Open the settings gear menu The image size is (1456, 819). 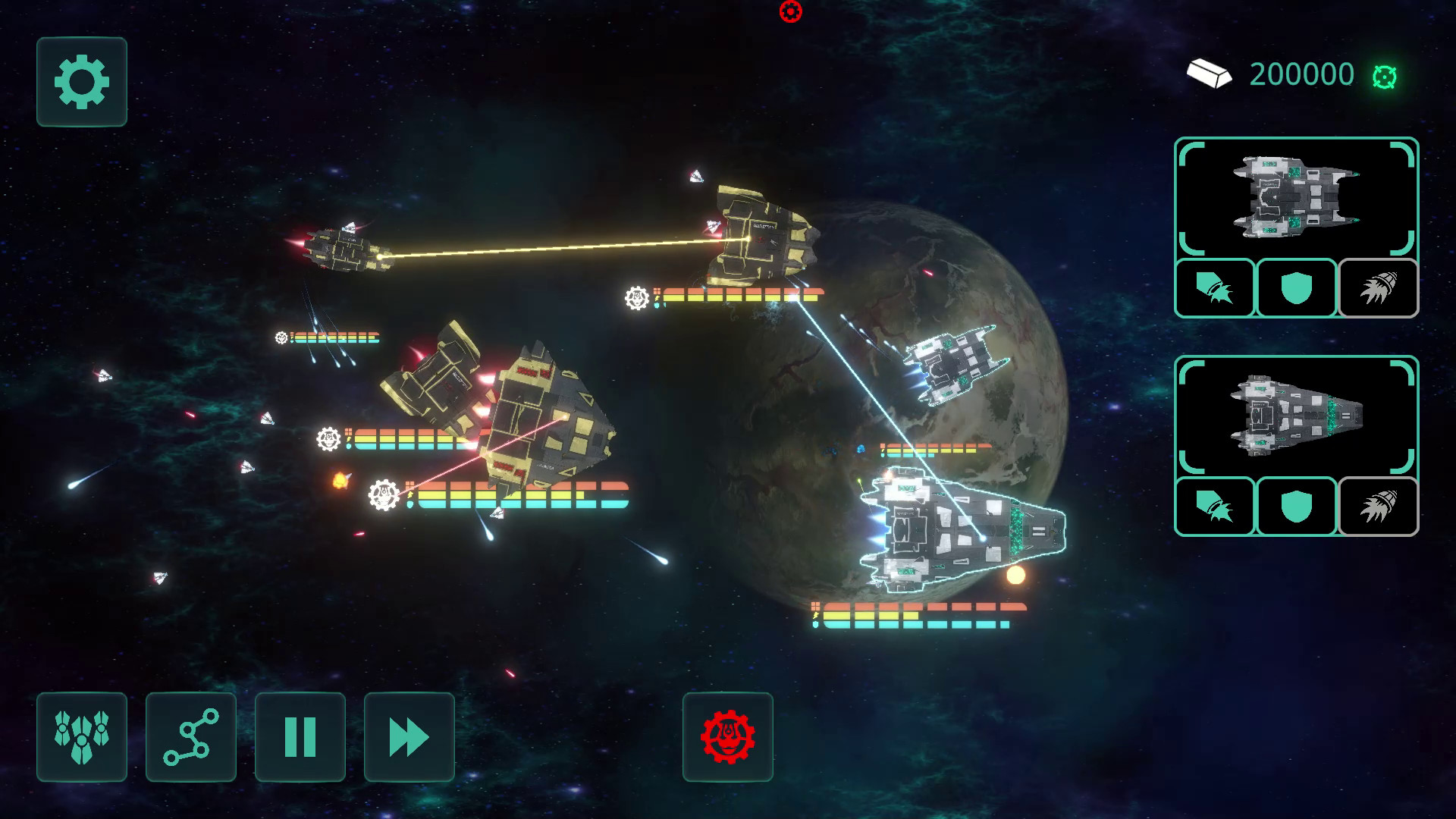pyautogui.click(x=81, y=82)
